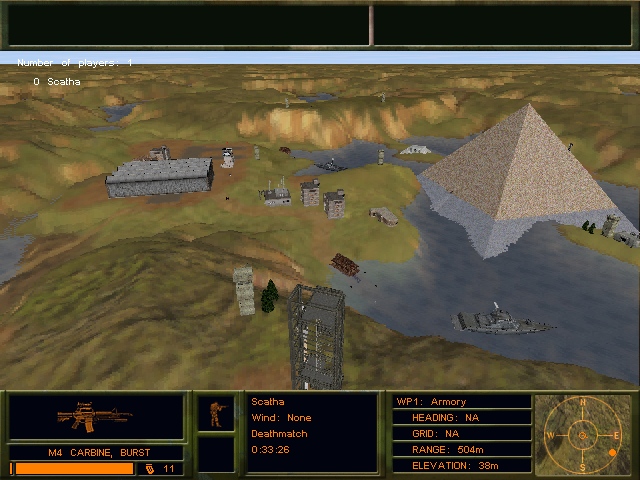
Task: Click the soldier stance icon
Action: [x=215, y=413]
